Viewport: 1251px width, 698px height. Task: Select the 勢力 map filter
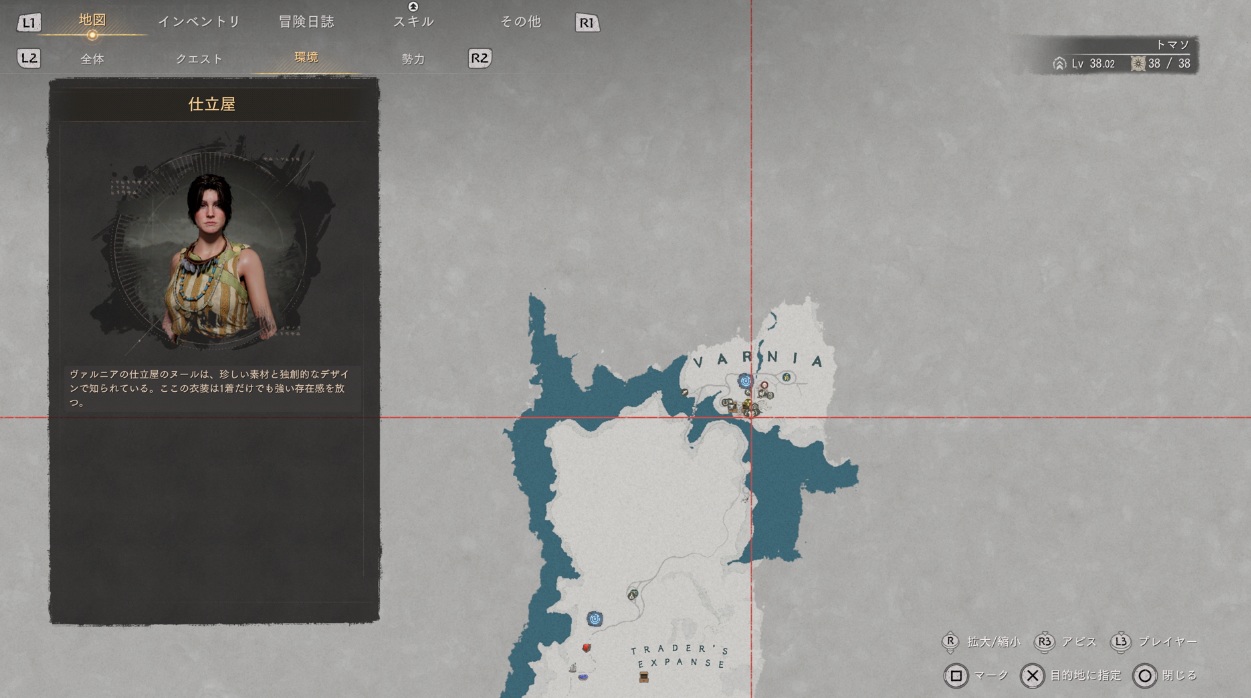tap(413, 59)
